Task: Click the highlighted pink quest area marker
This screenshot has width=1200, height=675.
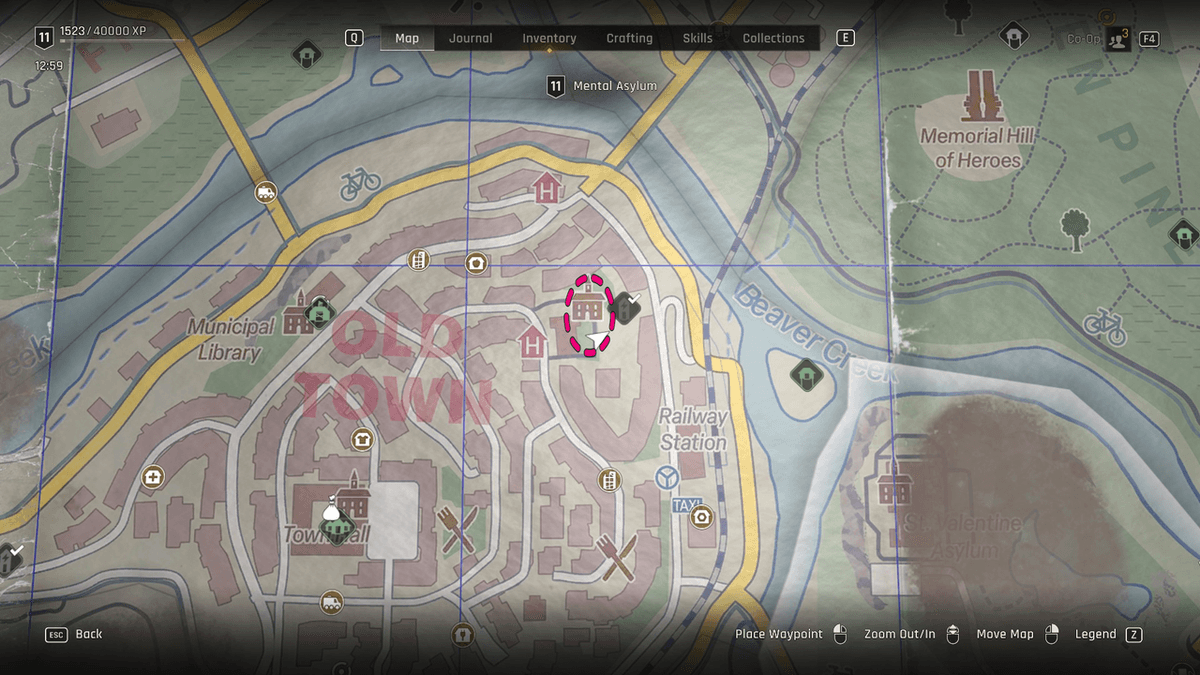Action: click(x=589, y=313)
